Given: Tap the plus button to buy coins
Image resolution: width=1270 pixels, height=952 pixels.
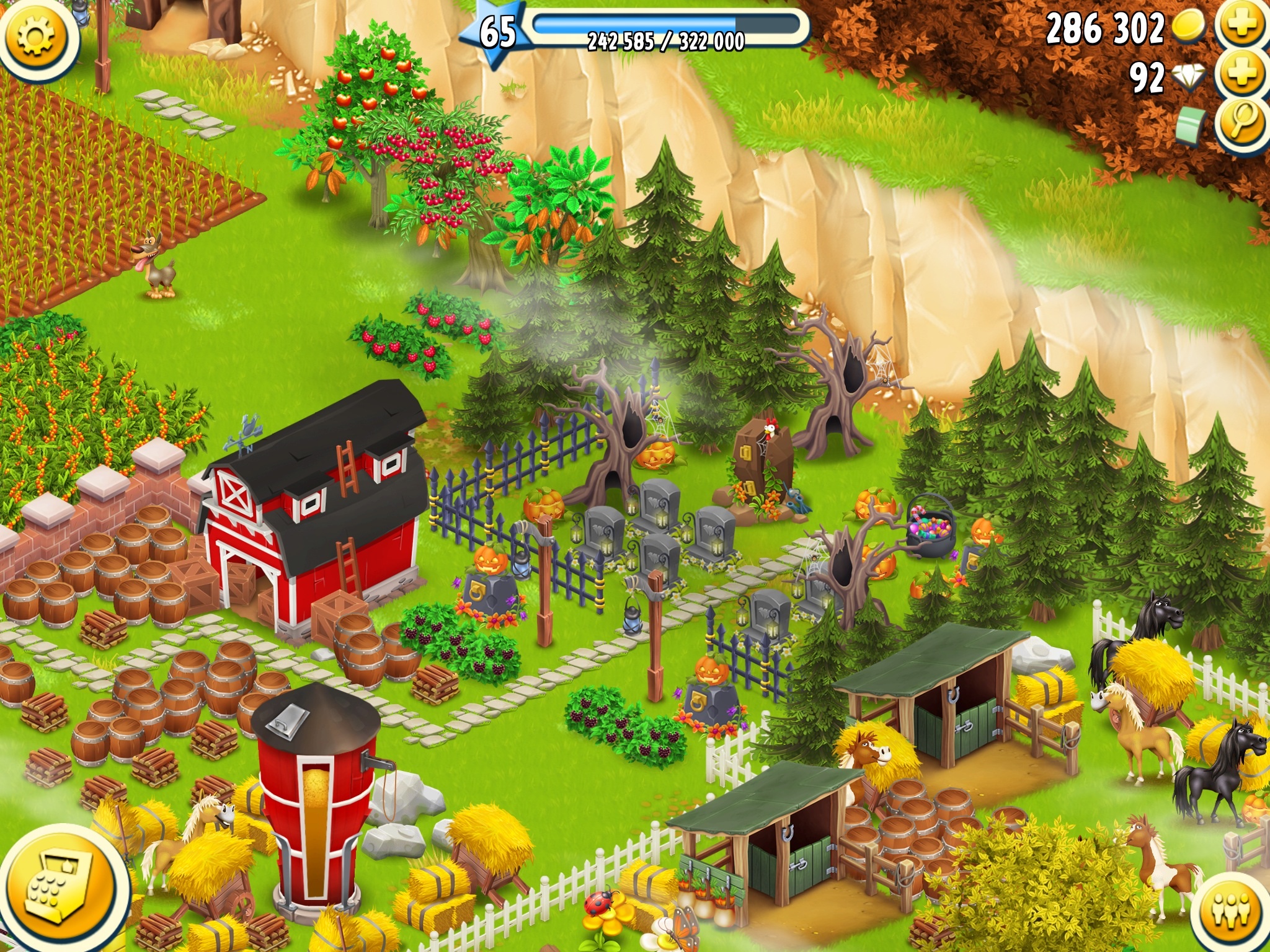Looking at the screenshot, I should (1242, 25).
